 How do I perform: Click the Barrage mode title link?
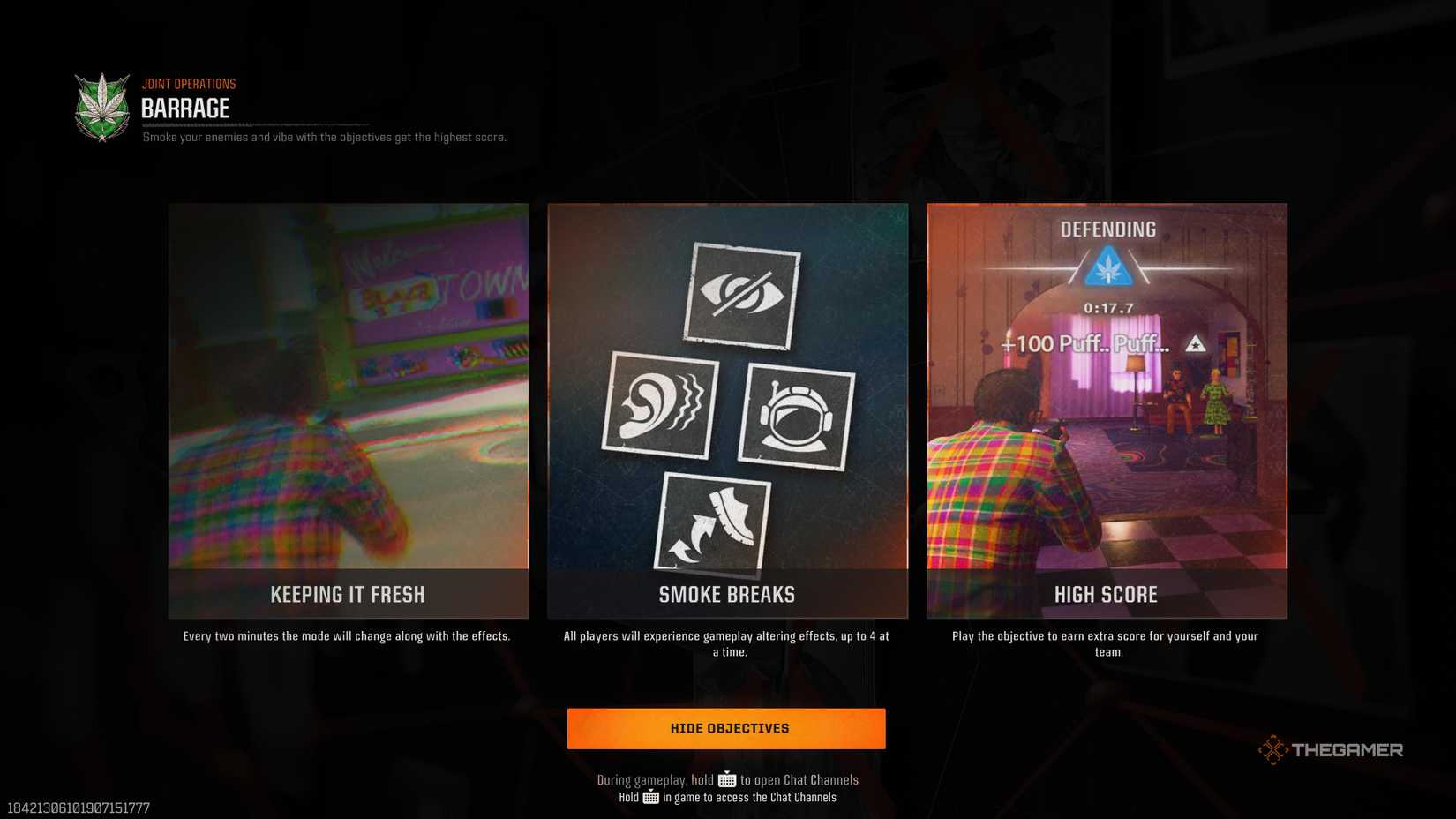(185, 109)
